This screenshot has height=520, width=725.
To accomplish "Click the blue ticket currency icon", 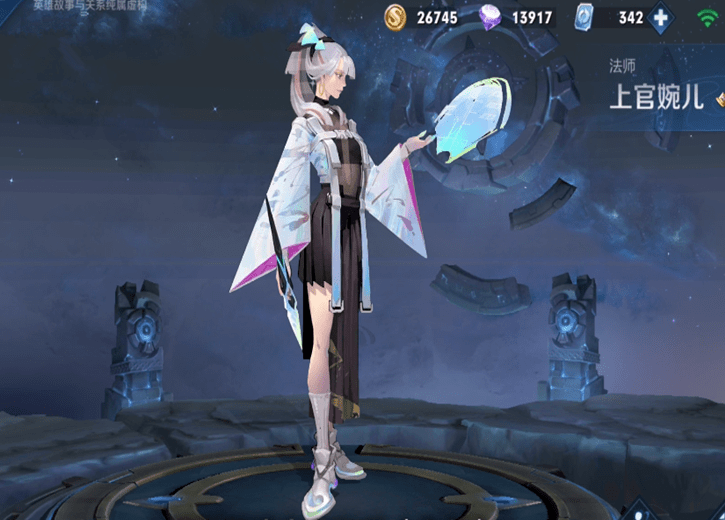I will 587,17.
